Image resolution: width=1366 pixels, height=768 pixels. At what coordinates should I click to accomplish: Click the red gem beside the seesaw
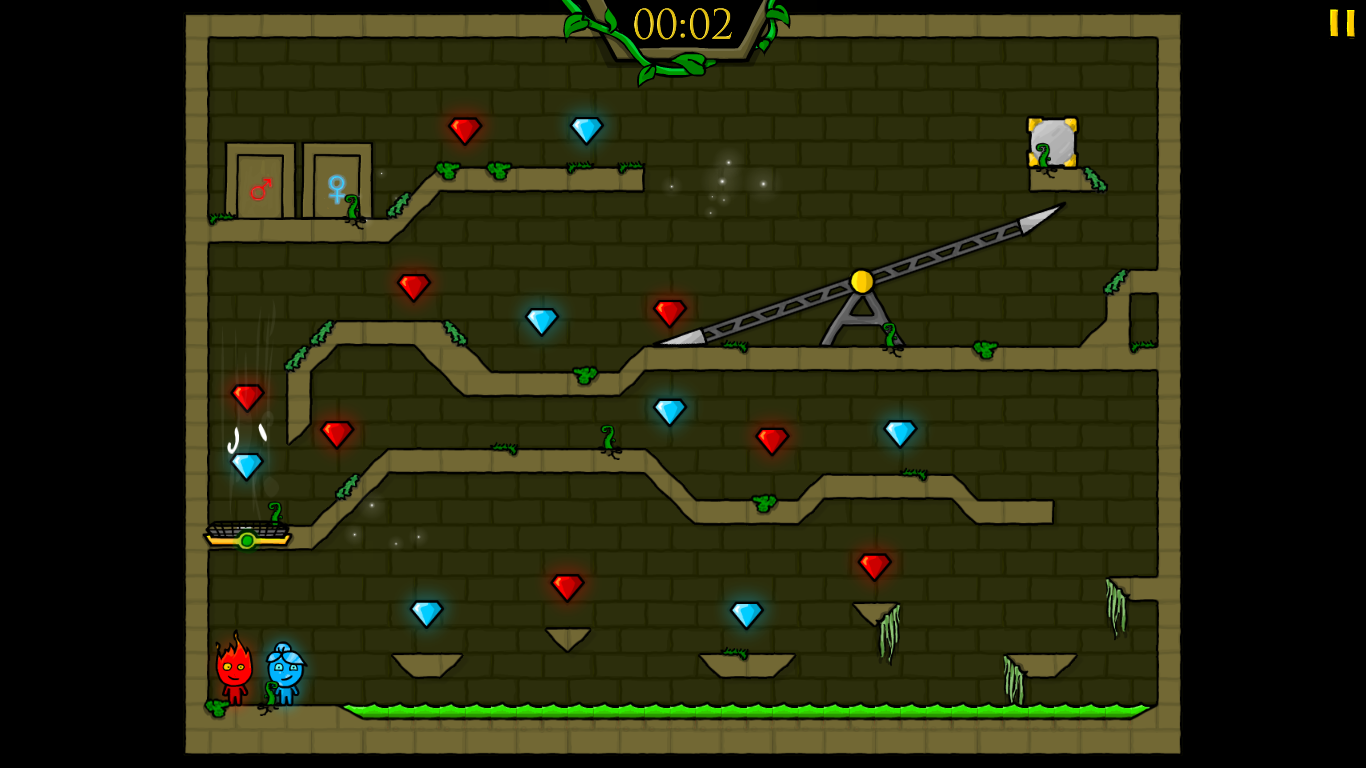(669, 312)
